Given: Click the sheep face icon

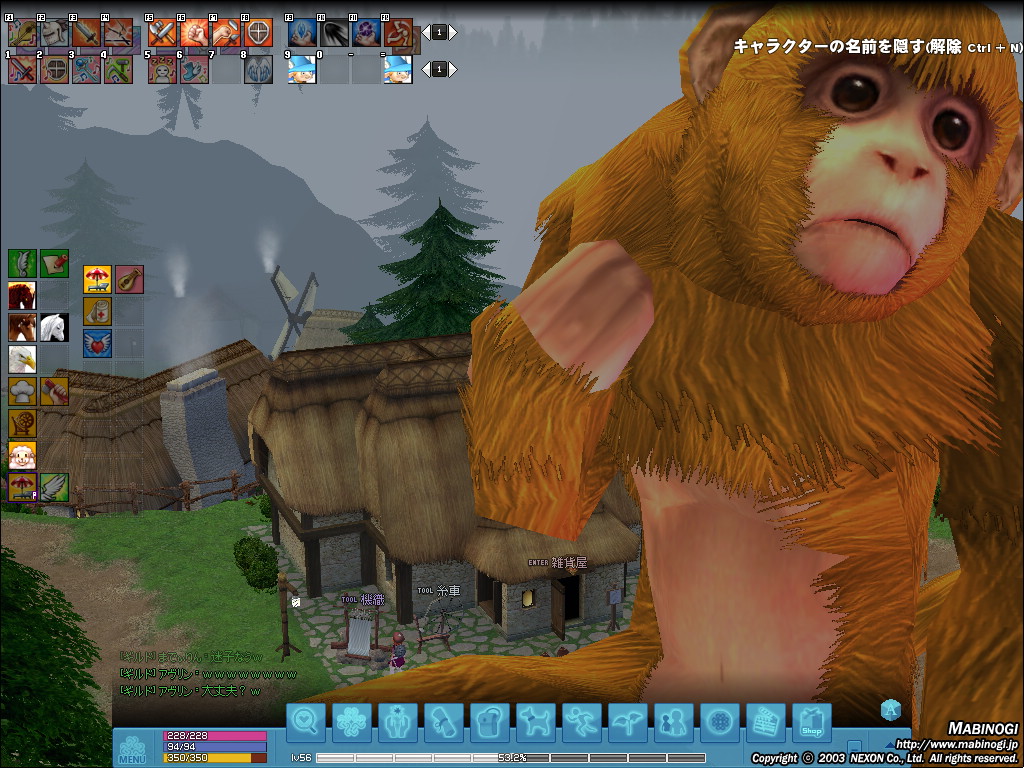Looking at the screenshot, I should click(22, 455).
